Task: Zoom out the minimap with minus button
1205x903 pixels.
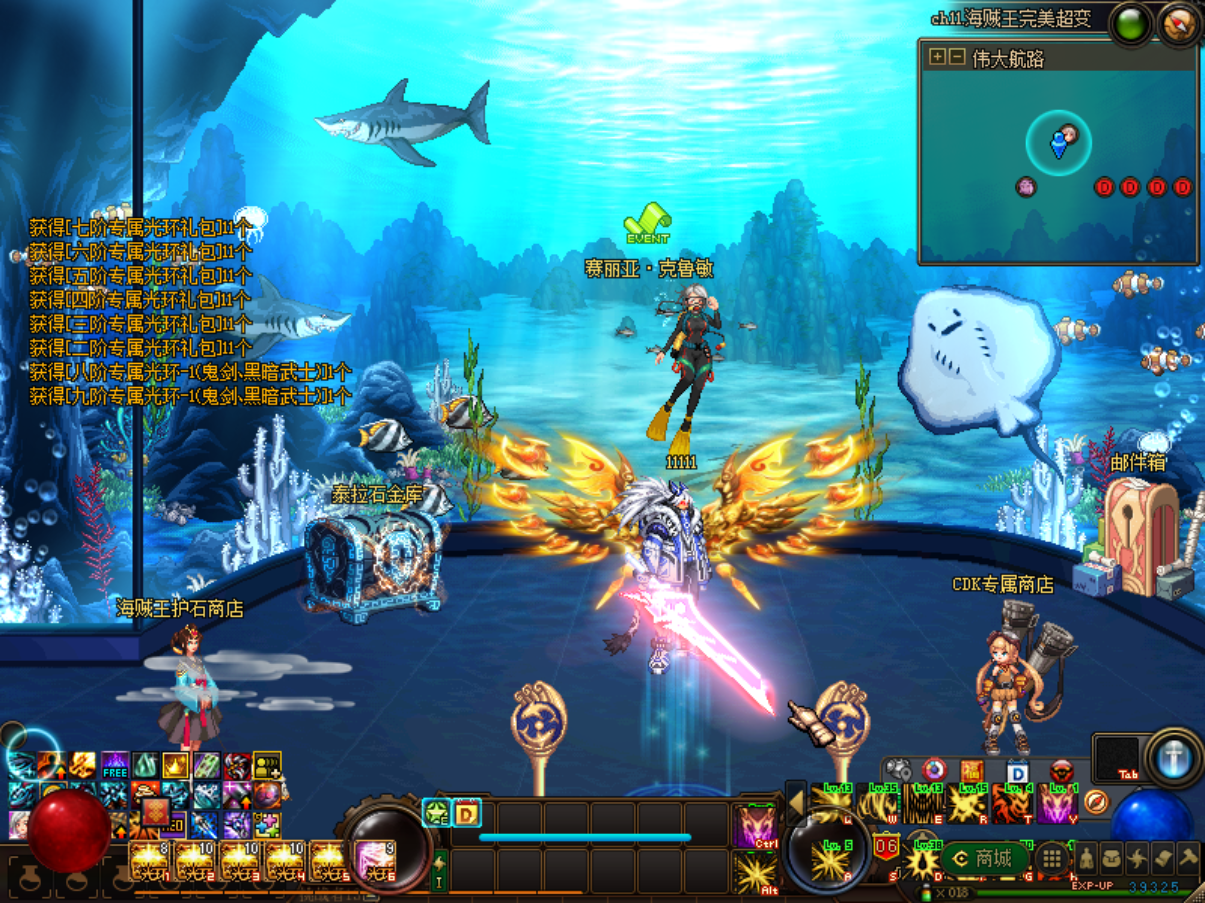Action: (x=957, y=57)
